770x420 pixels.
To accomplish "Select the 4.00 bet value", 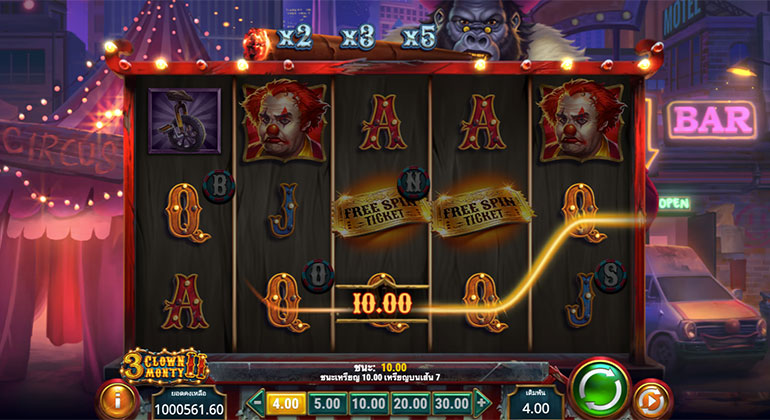I will click(287, 402).
